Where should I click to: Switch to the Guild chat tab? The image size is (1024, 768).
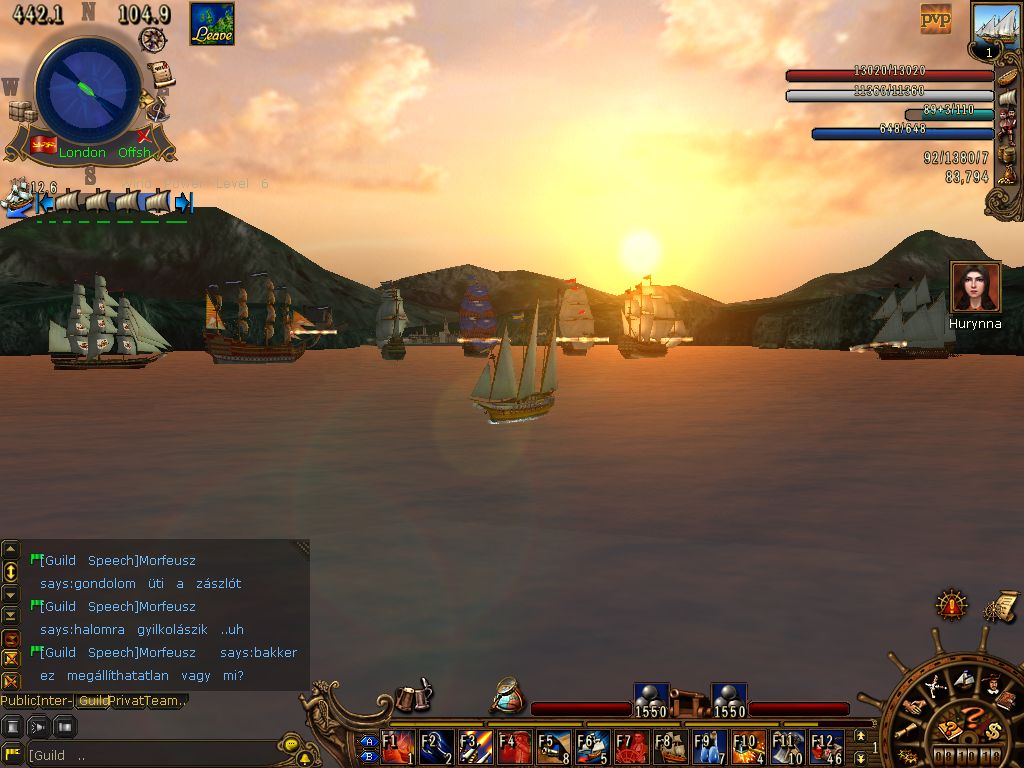tap(95, 701)
